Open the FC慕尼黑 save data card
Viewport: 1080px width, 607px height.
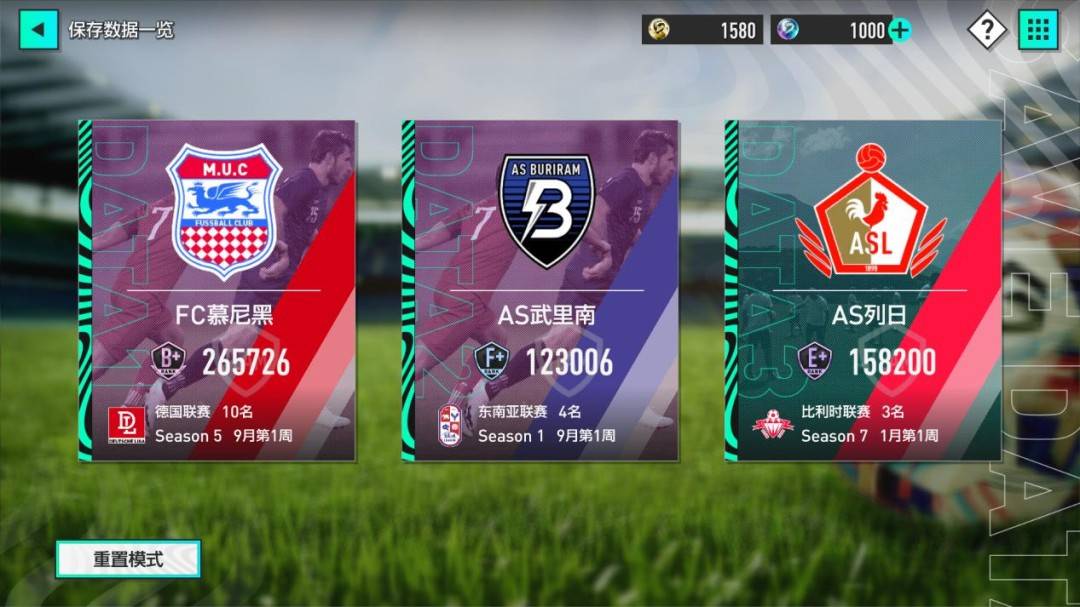[x=217, y=290]
